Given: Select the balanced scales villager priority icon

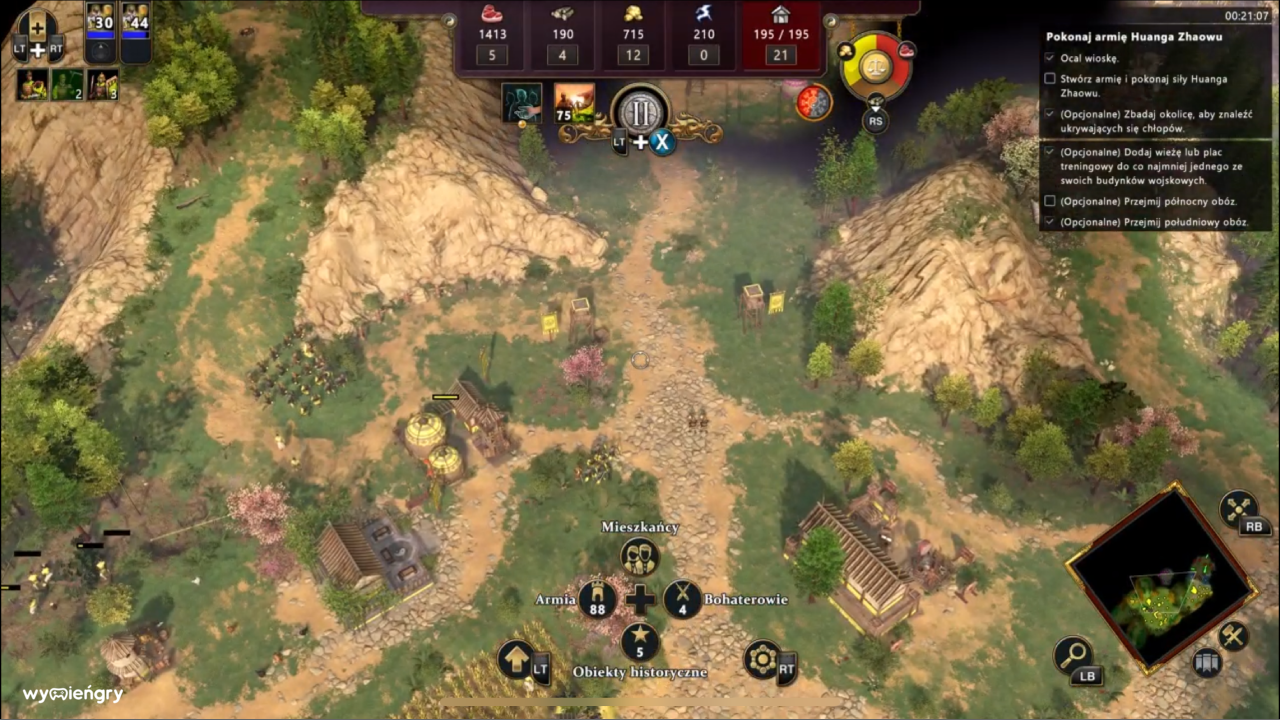Looking at the screenshot, I should click(x=876, y=68).
